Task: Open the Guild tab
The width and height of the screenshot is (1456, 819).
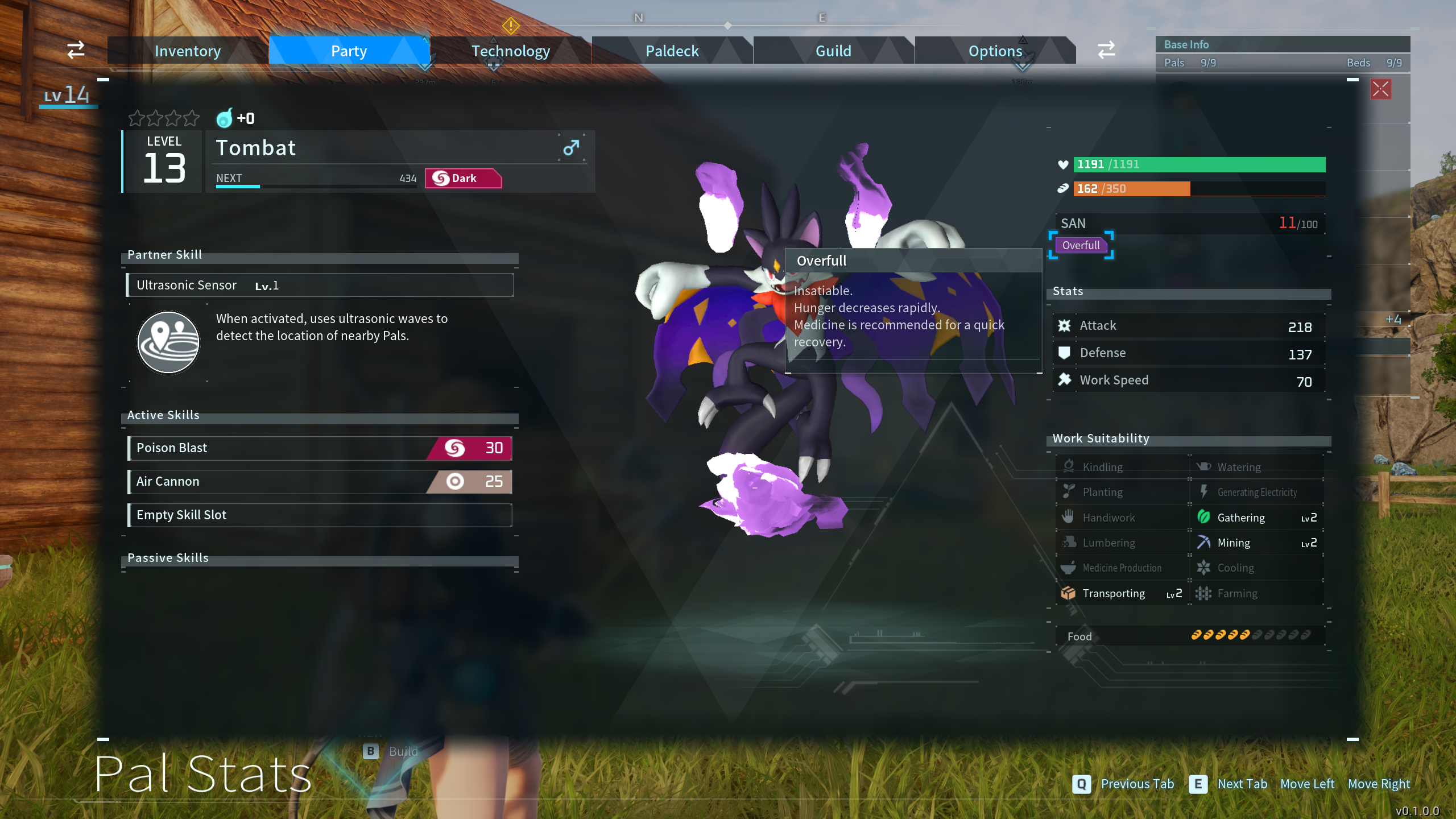Action: coord(833,51)
